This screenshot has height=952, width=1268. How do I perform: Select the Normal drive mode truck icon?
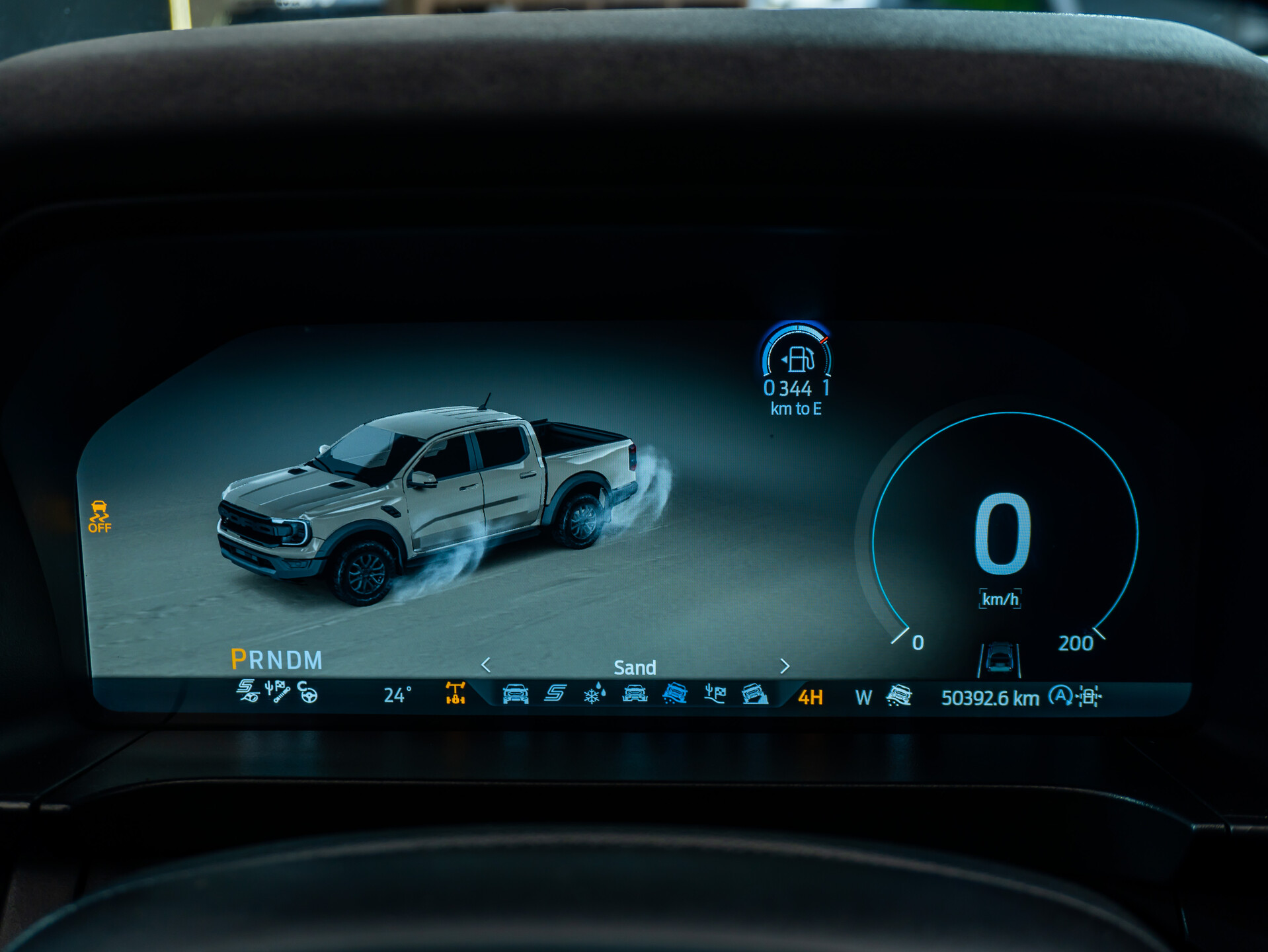515,694
